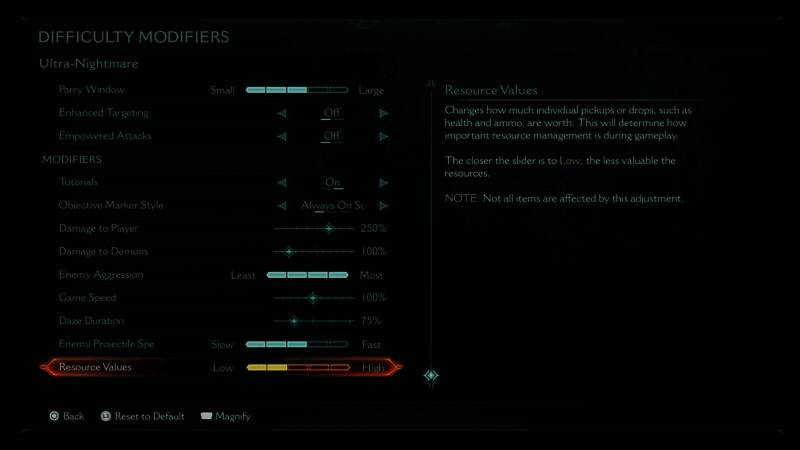The width and height of the screenshot is (800, 450).
Task: Adjust the Damage to Player slider
Action: [329, 229]
